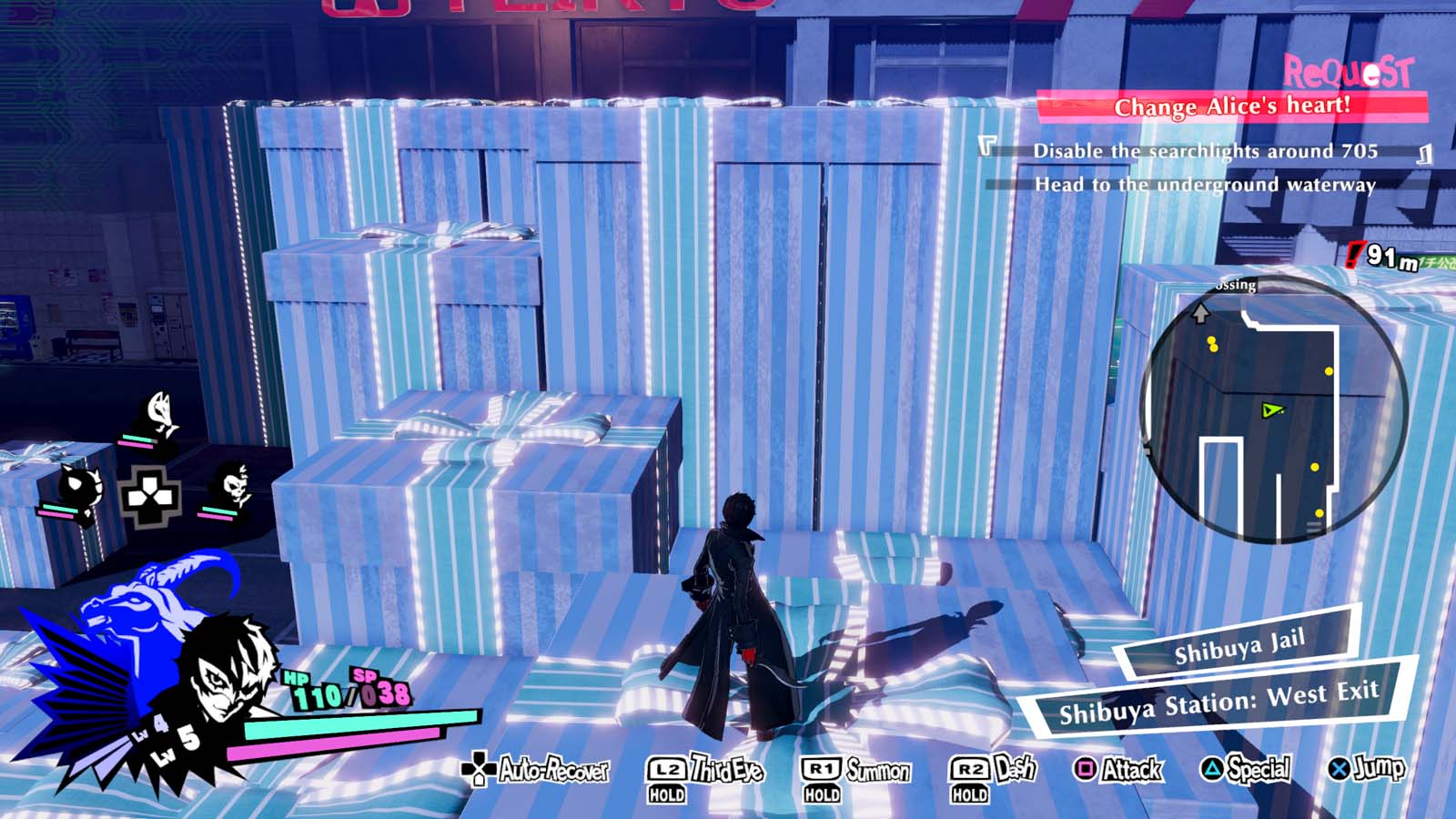Click the d-pad character switch icon
This screenshot has height=819, width=1456.
click(x=148, y=497)
